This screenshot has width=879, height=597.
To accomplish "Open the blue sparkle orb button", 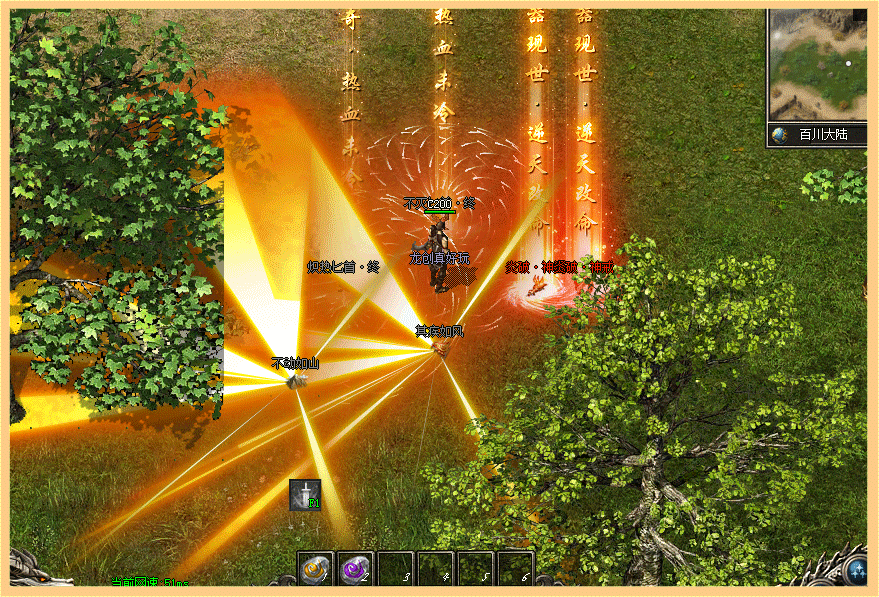I will [x=859, y=573].
